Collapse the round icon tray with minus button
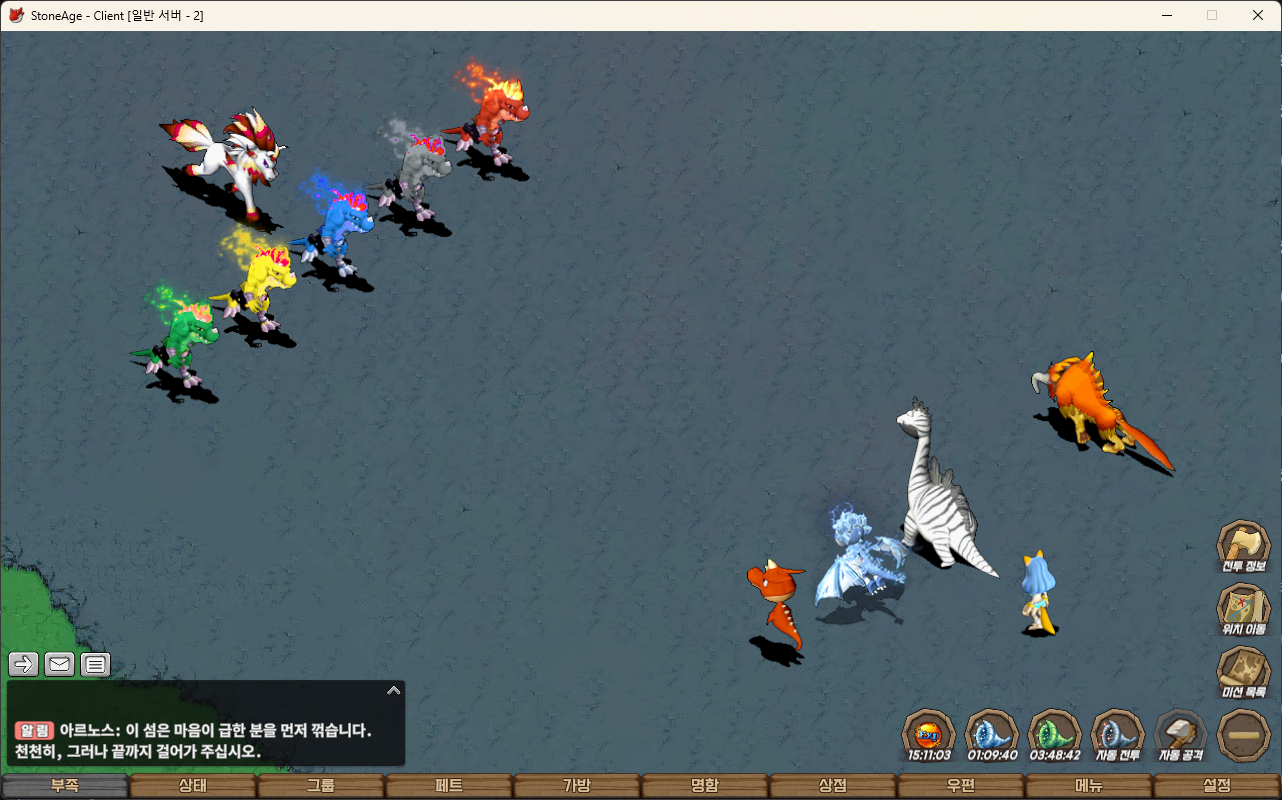1282x800 pixels. click(1244, 735)
